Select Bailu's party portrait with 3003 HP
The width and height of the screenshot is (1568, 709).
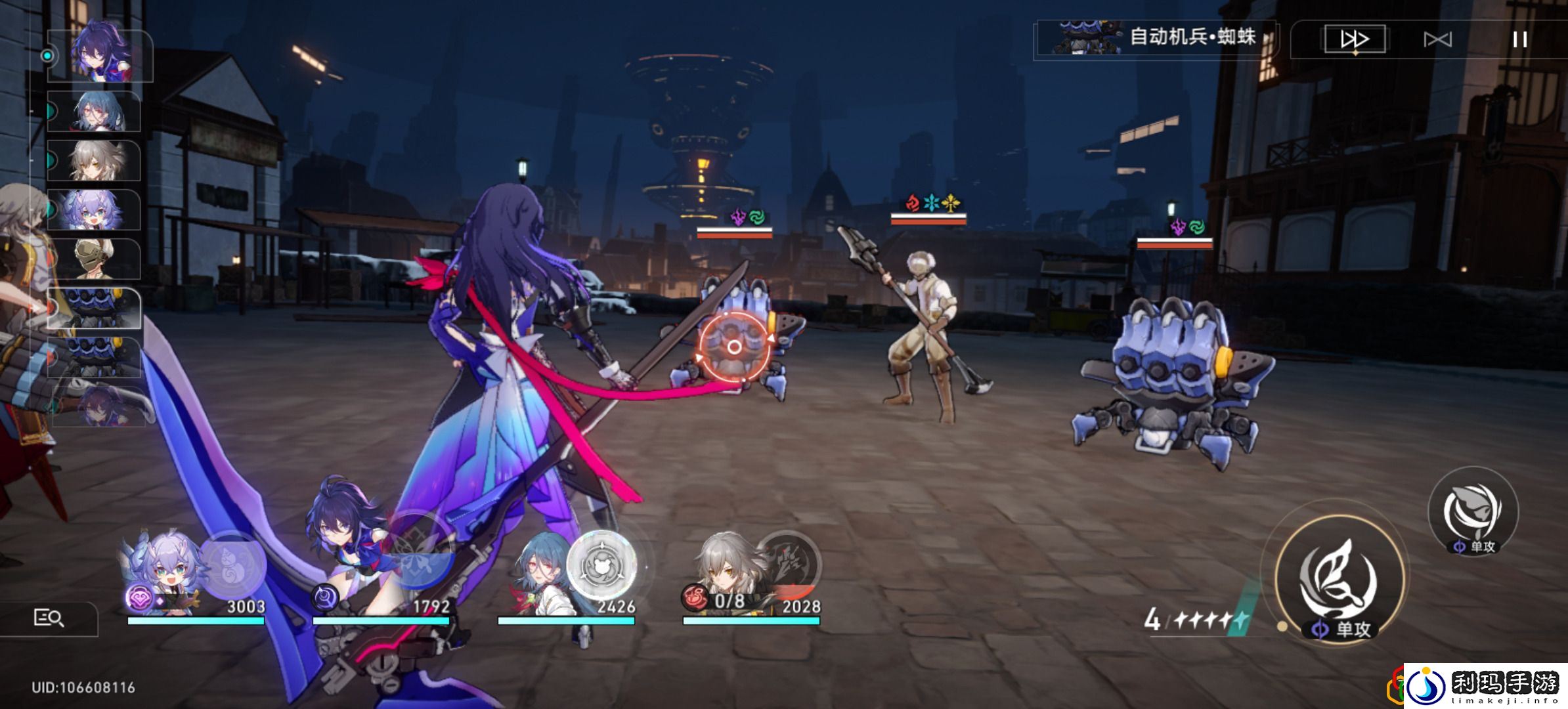[161, 568]
